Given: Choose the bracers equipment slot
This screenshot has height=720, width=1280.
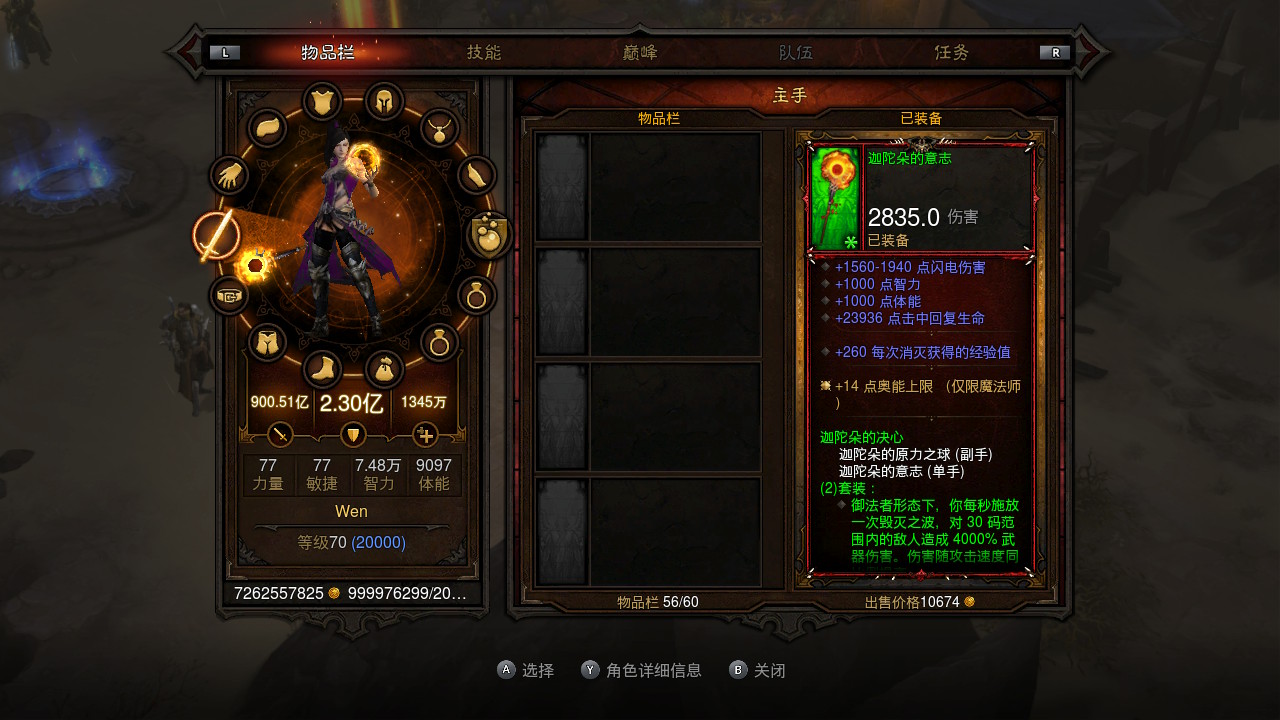Looking at the screenshot, I should point(477,176).
